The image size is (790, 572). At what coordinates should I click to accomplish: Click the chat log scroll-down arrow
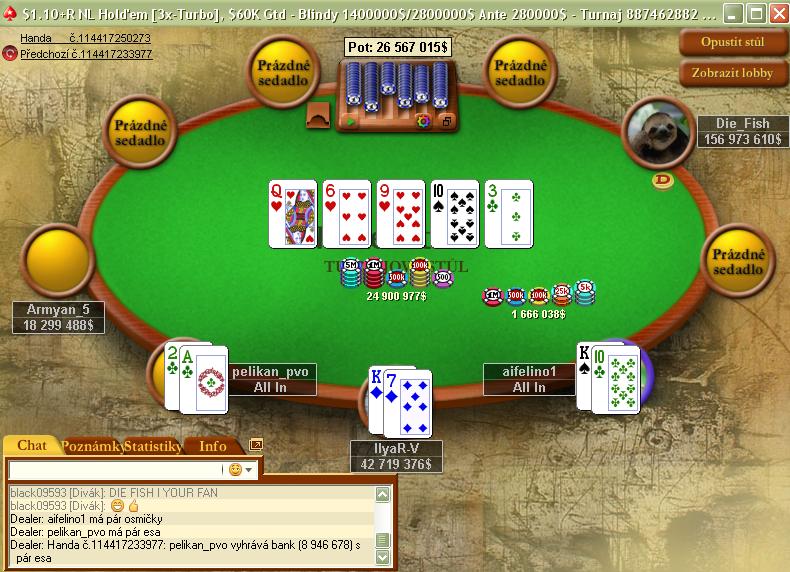(x=382, y=556)
